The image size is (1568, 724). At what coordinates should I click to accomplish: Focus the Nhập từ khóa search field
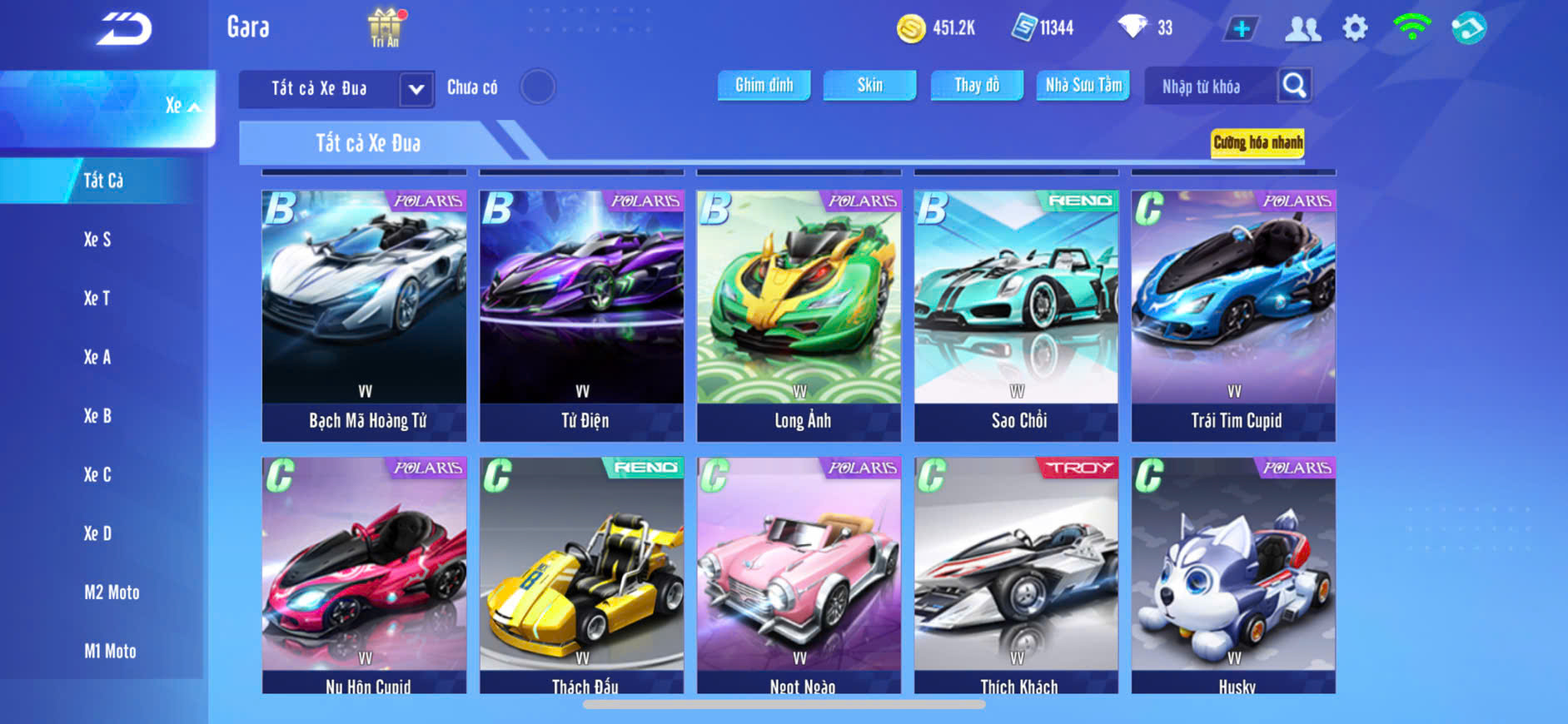[1209, 87]
